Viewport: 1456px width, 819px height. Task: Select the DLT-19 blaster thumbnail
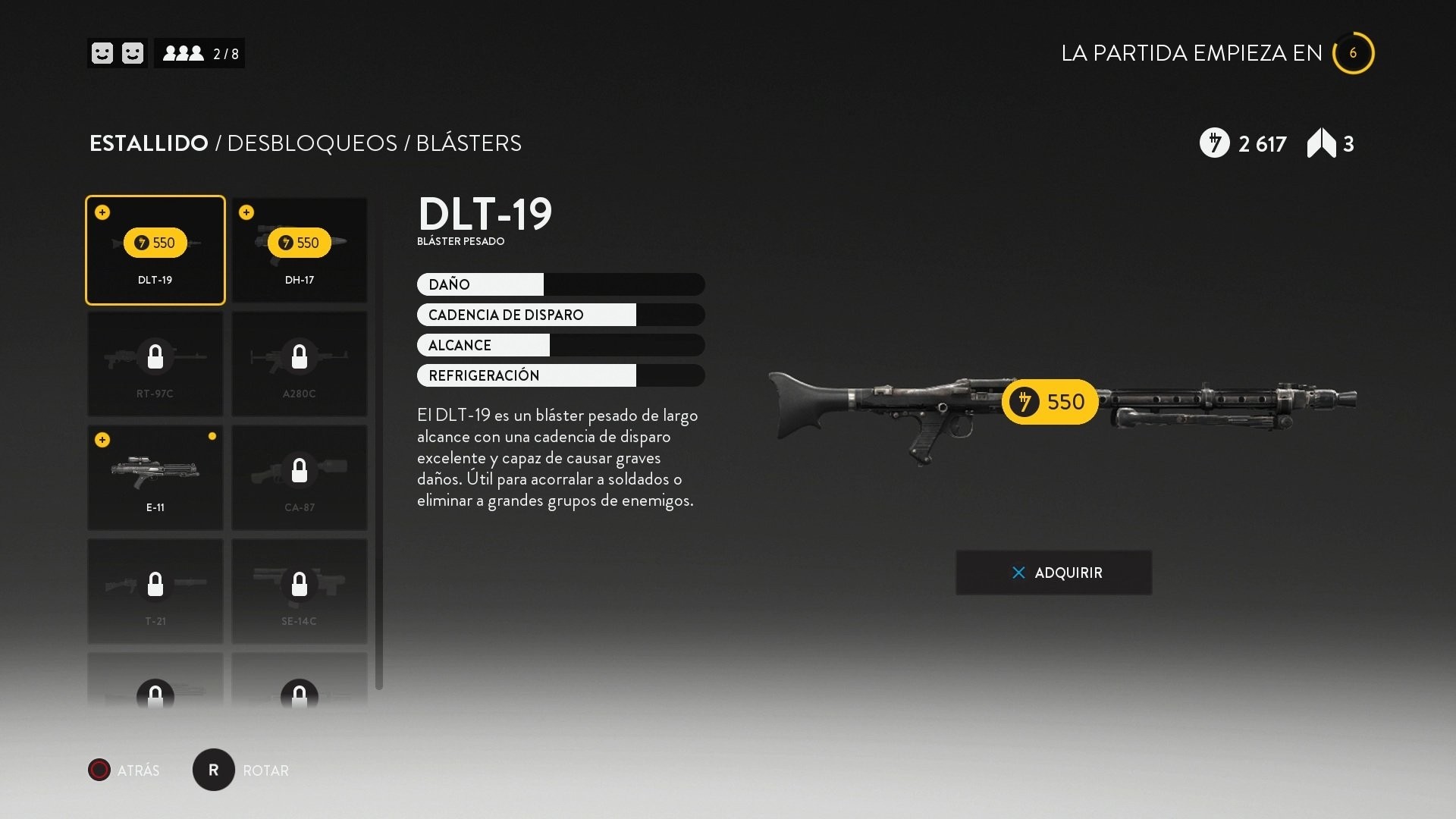(x=155, y=250)
